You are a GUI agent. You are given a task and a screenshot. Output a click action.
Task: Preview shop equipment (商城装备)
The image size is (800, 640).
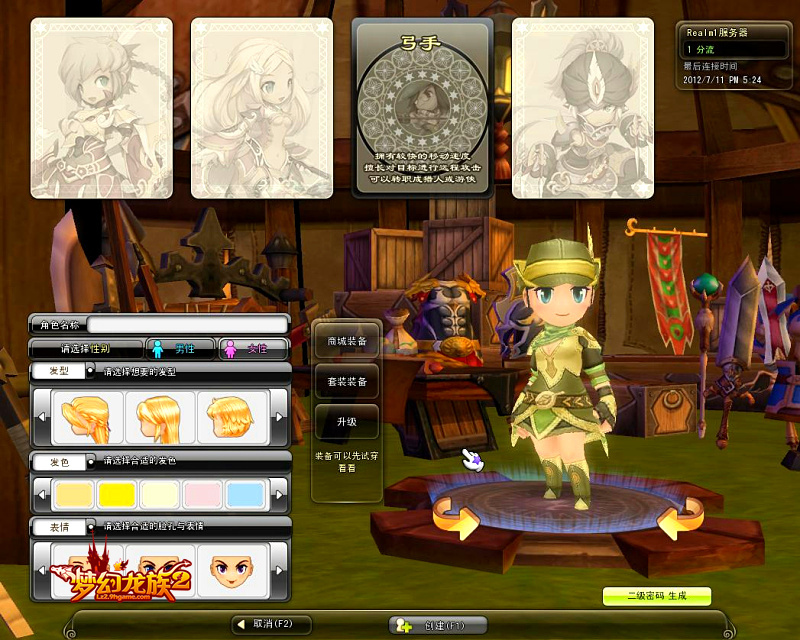pos(347,341)
